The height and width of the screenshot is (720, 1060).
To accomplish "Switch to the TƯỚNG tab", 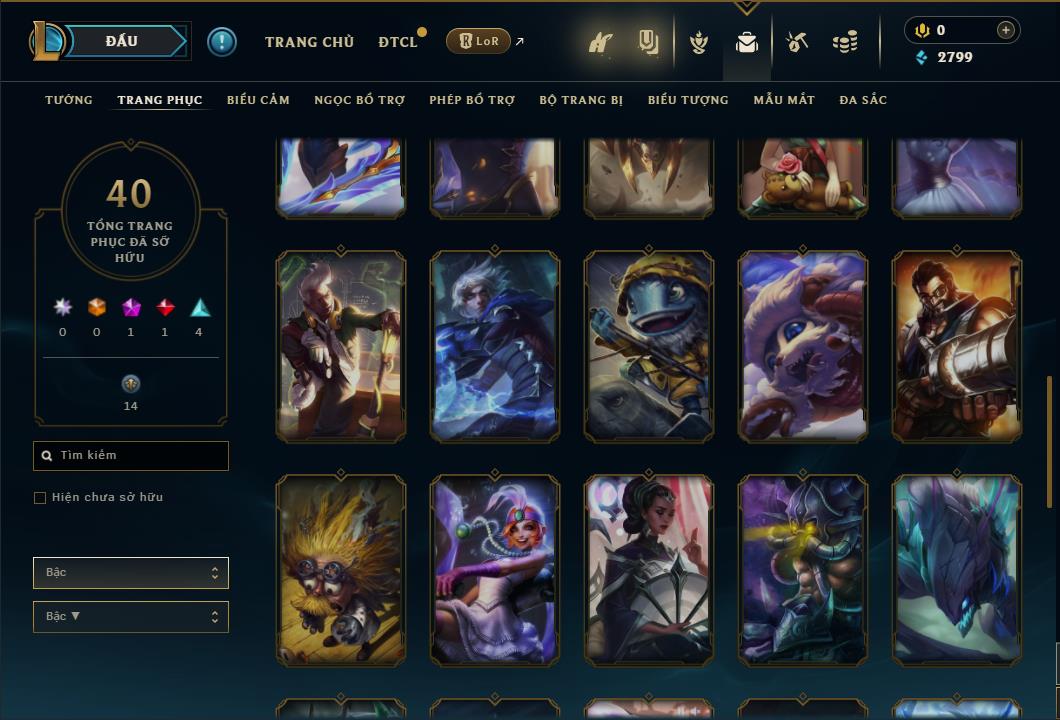I will pos(69,100).
